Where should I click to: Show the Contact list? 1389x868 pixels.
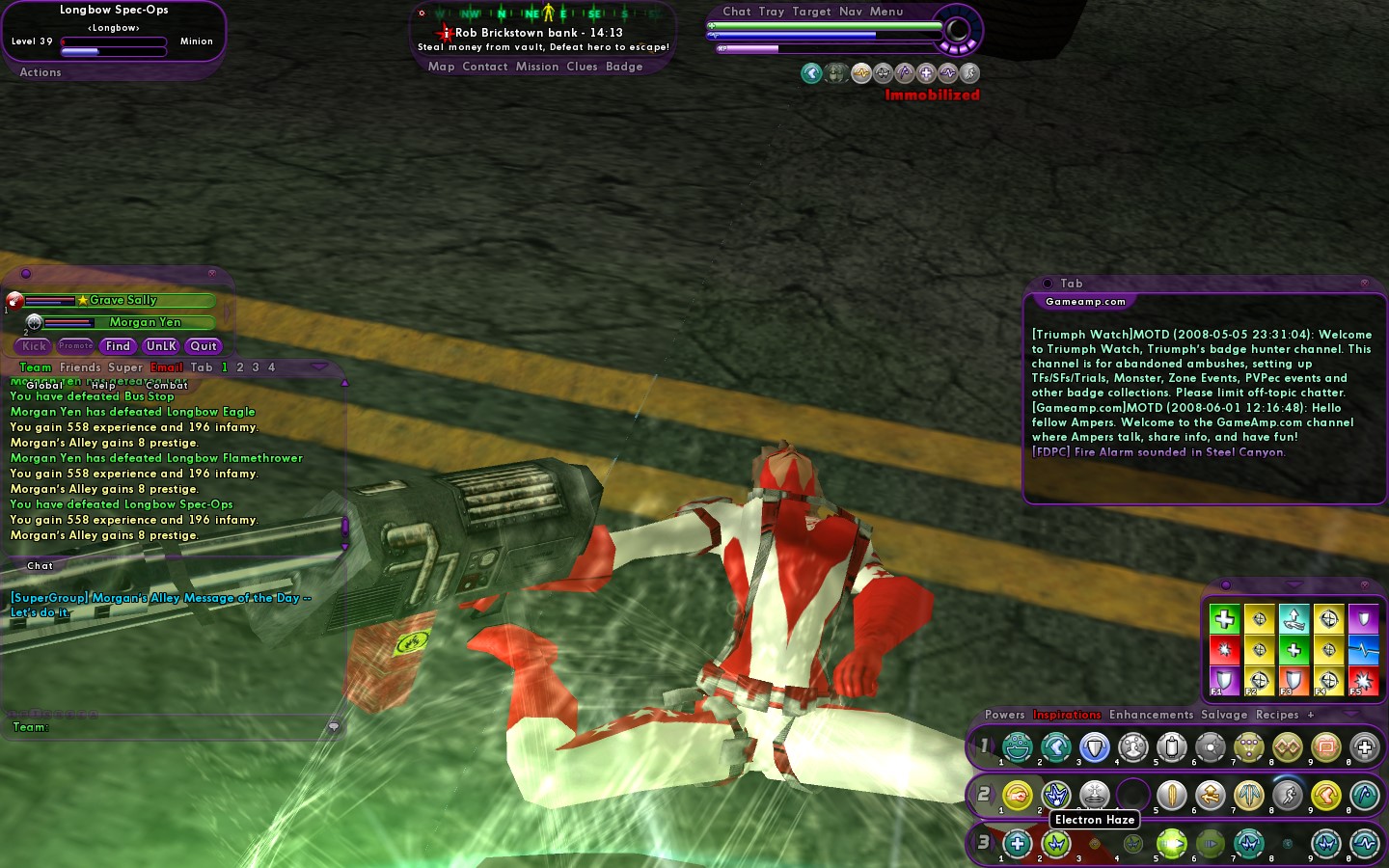point(484,67)
